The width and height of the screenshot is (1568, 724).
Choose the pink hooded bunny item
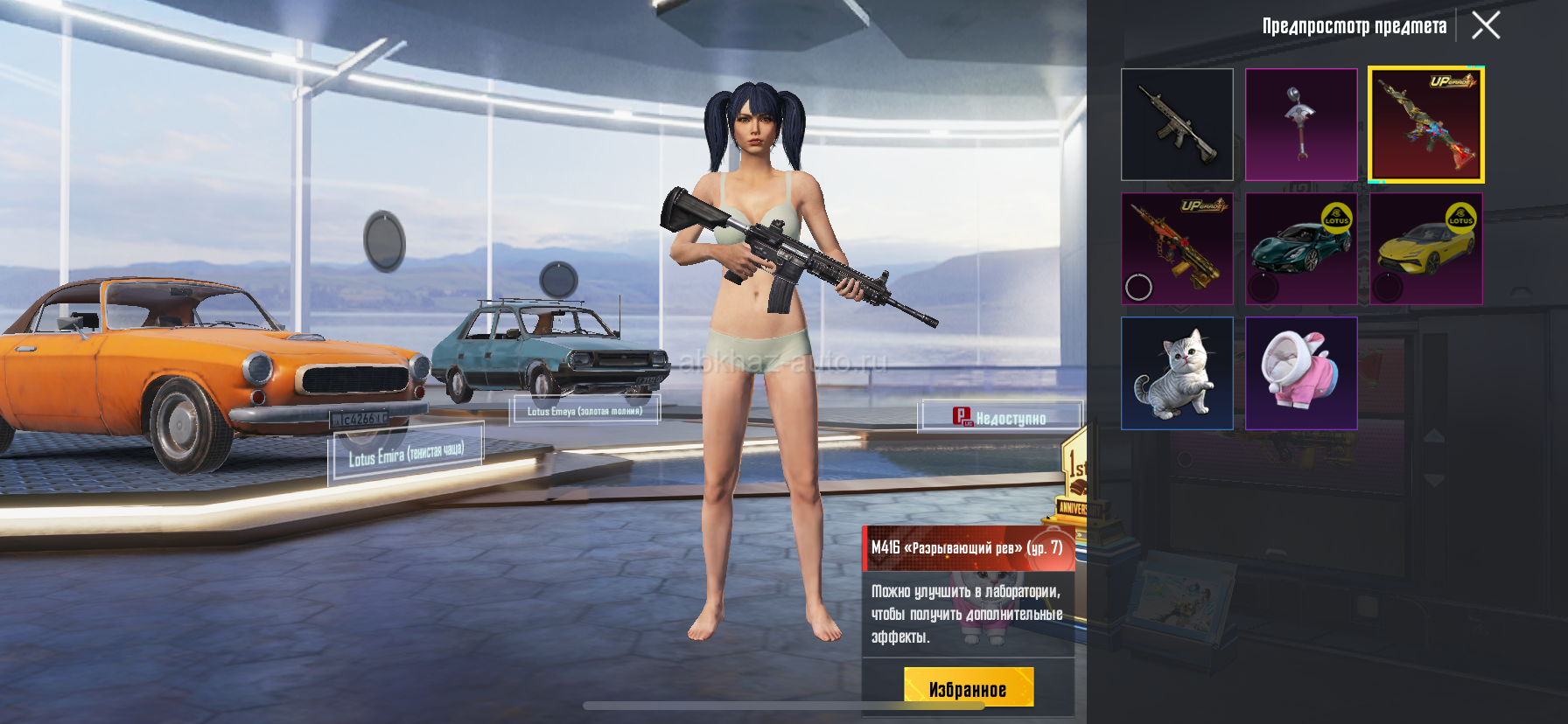[x=1301, y=373]
